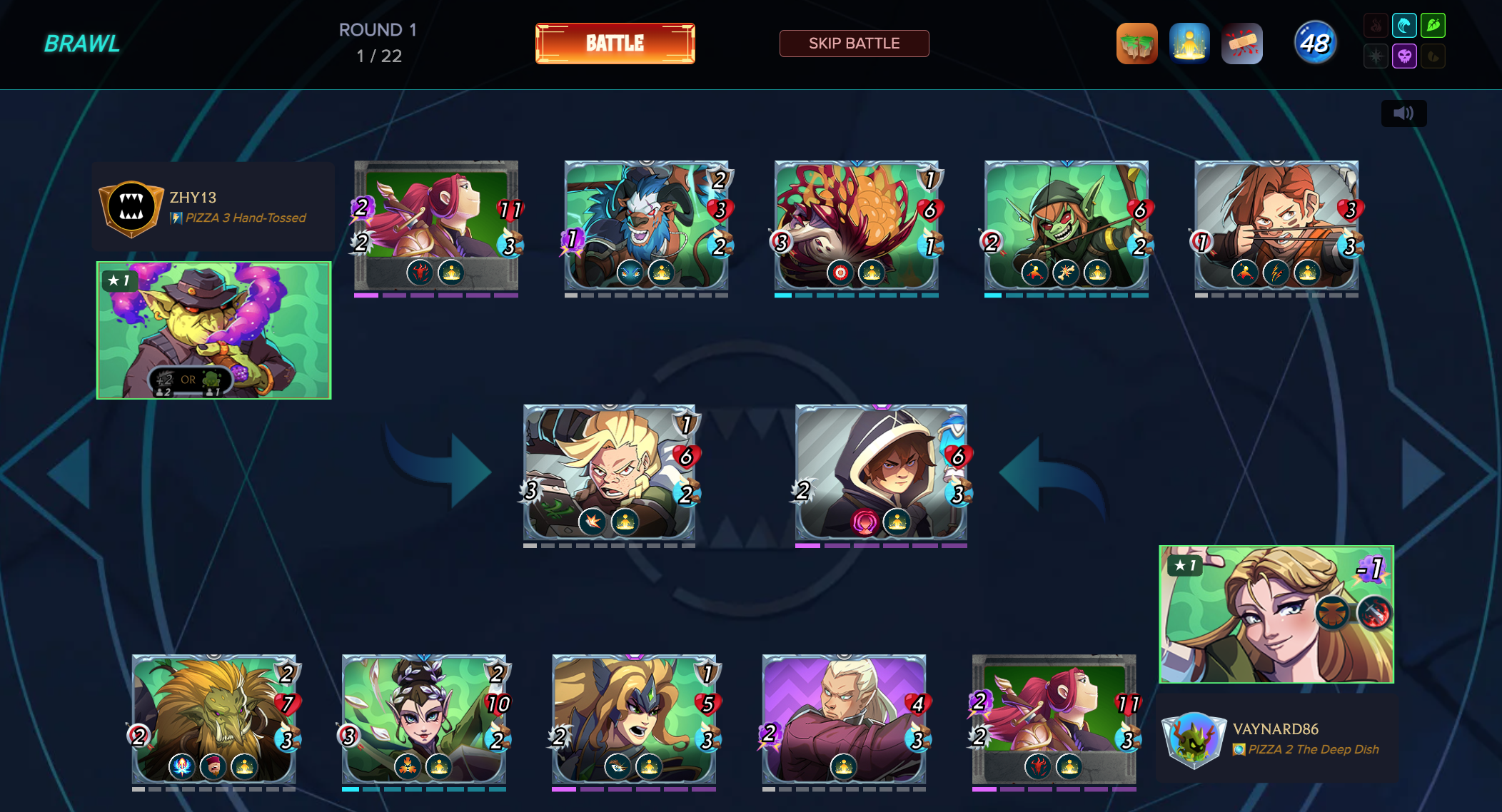View the golden-maned beast card
Image resolution: width=1502 pixels, height=812 pixels.
(x=213, y=719)
